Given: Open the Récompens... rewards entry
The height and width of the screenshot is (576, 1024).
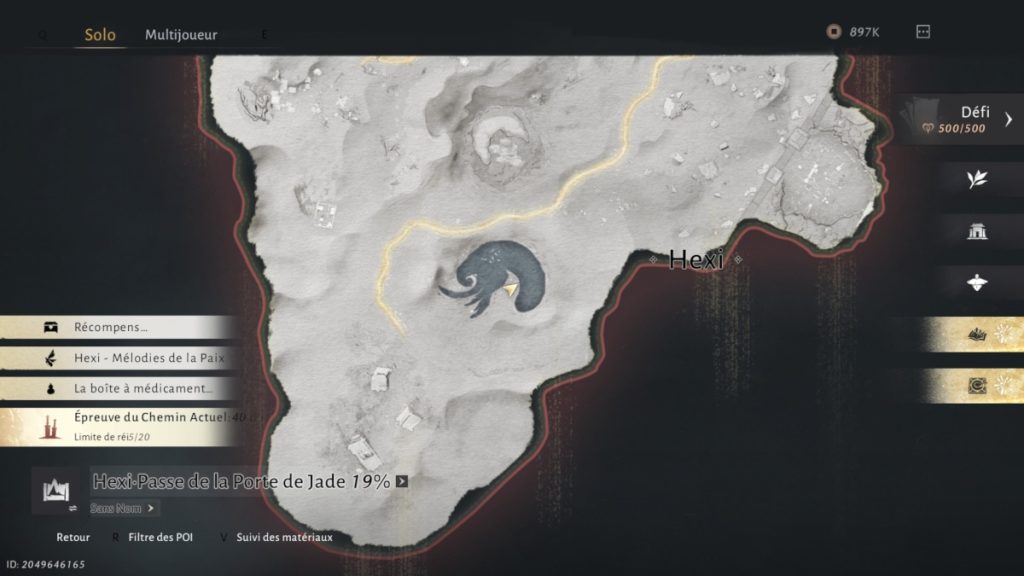Looking at the screenshot, I should [118, 327].
